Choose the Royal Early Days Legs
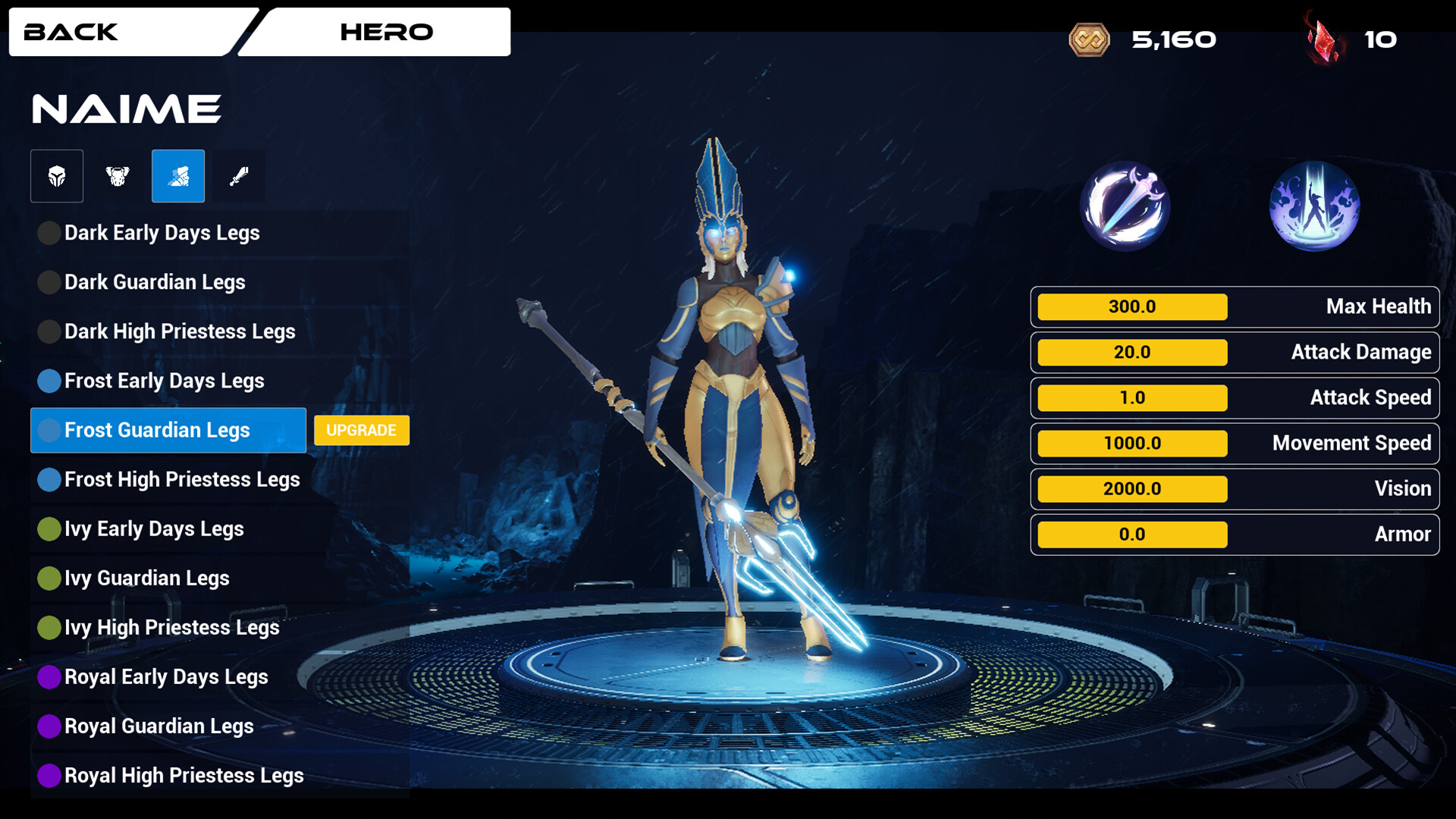This screenshot has height=819, width=1456. coord(167,676)
